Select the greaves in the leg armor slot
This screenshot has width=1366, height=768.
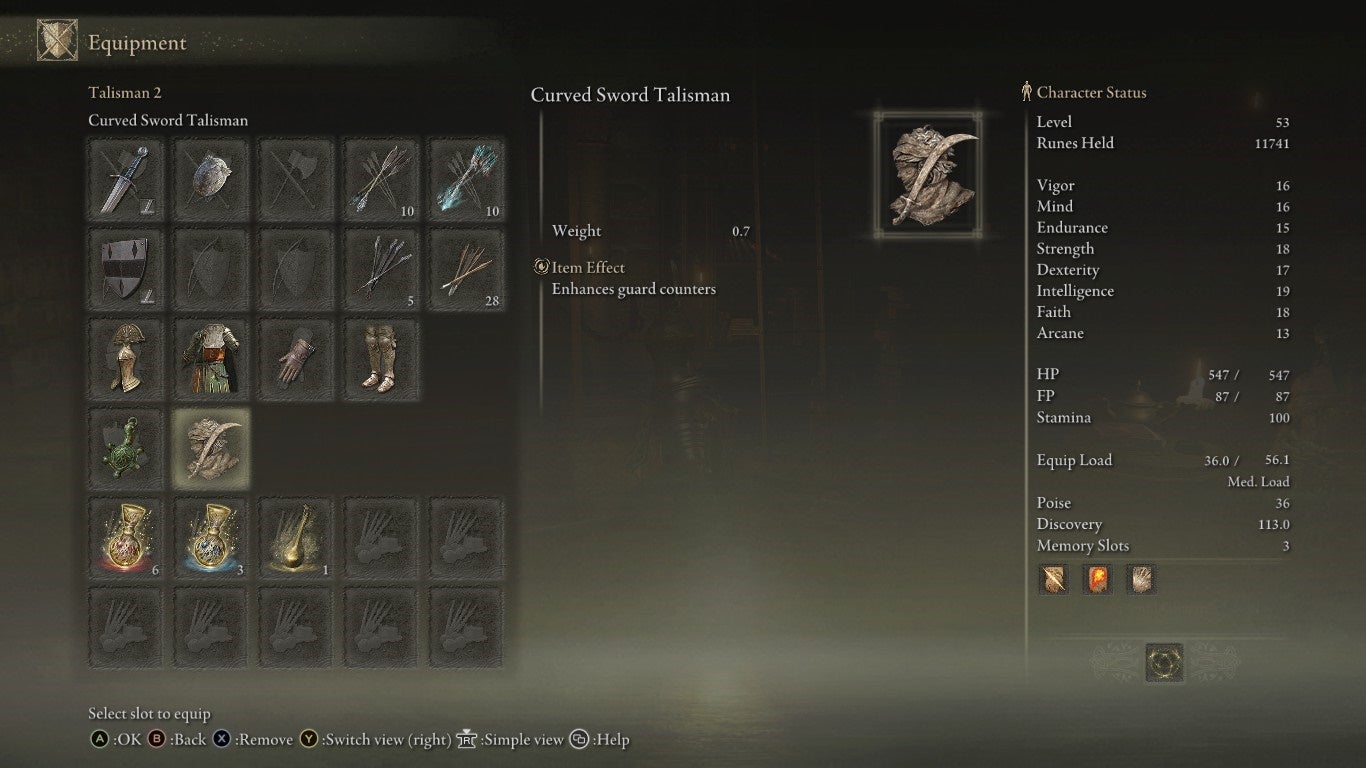coord(381,358)
